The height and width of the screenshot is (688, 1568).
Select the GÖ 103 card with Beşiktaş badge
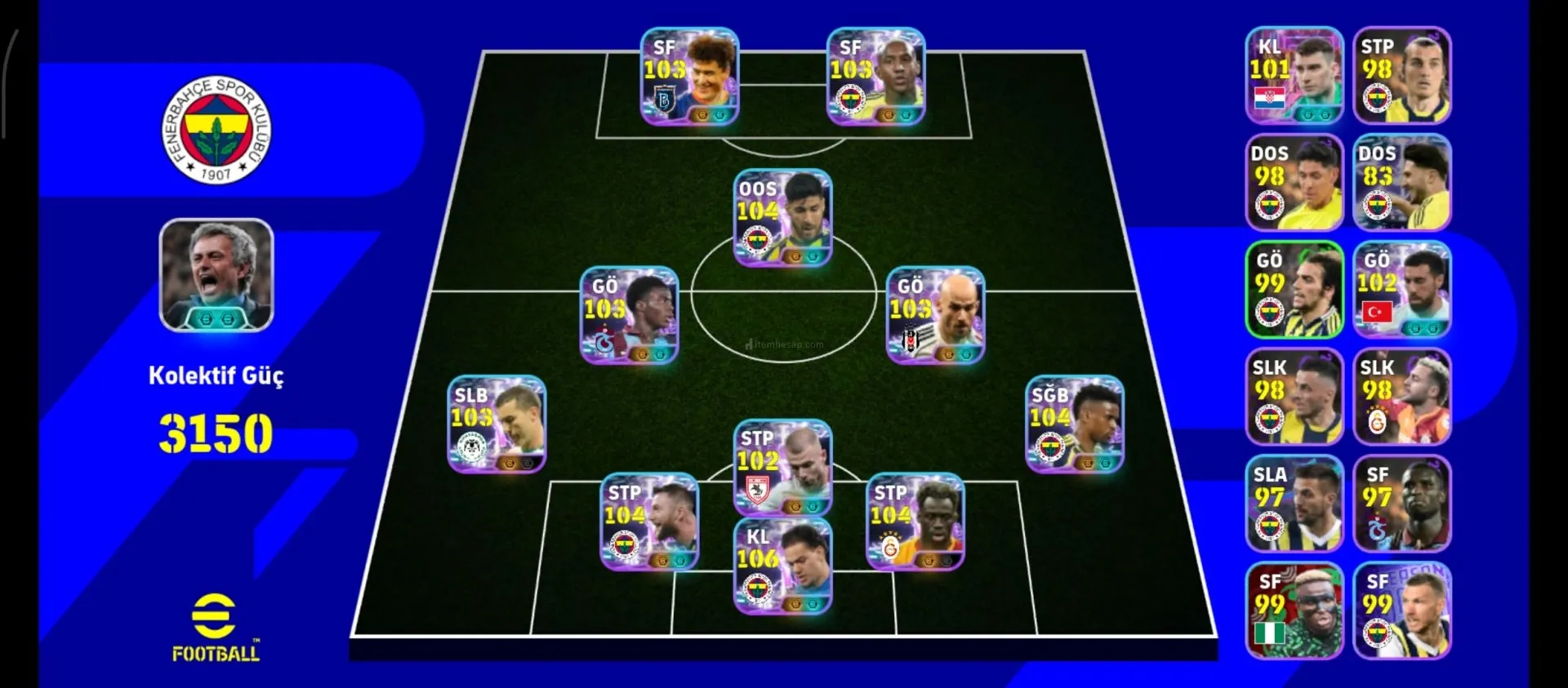(935, 315)
